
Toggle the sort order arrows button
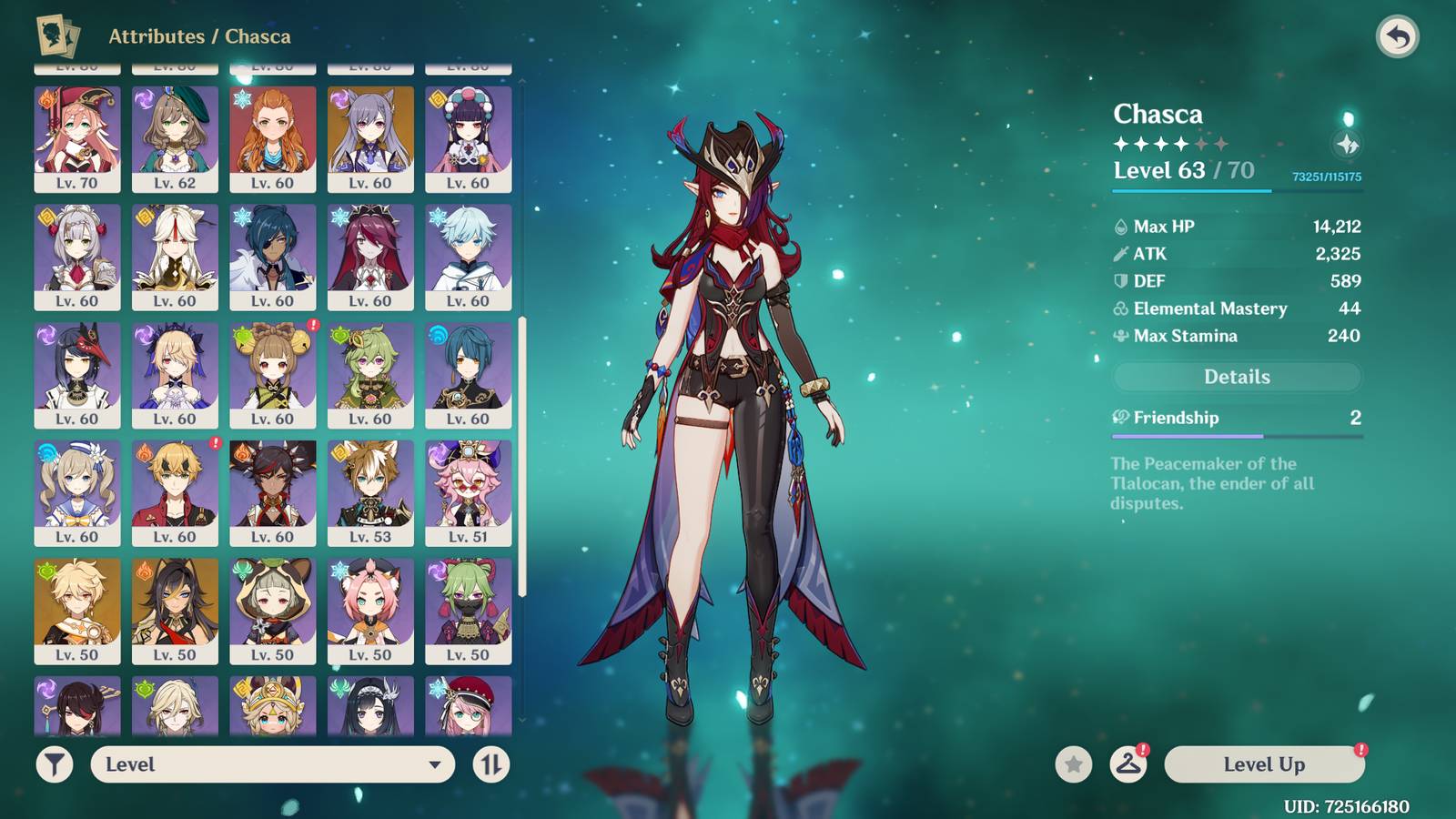tap(491, 764)
